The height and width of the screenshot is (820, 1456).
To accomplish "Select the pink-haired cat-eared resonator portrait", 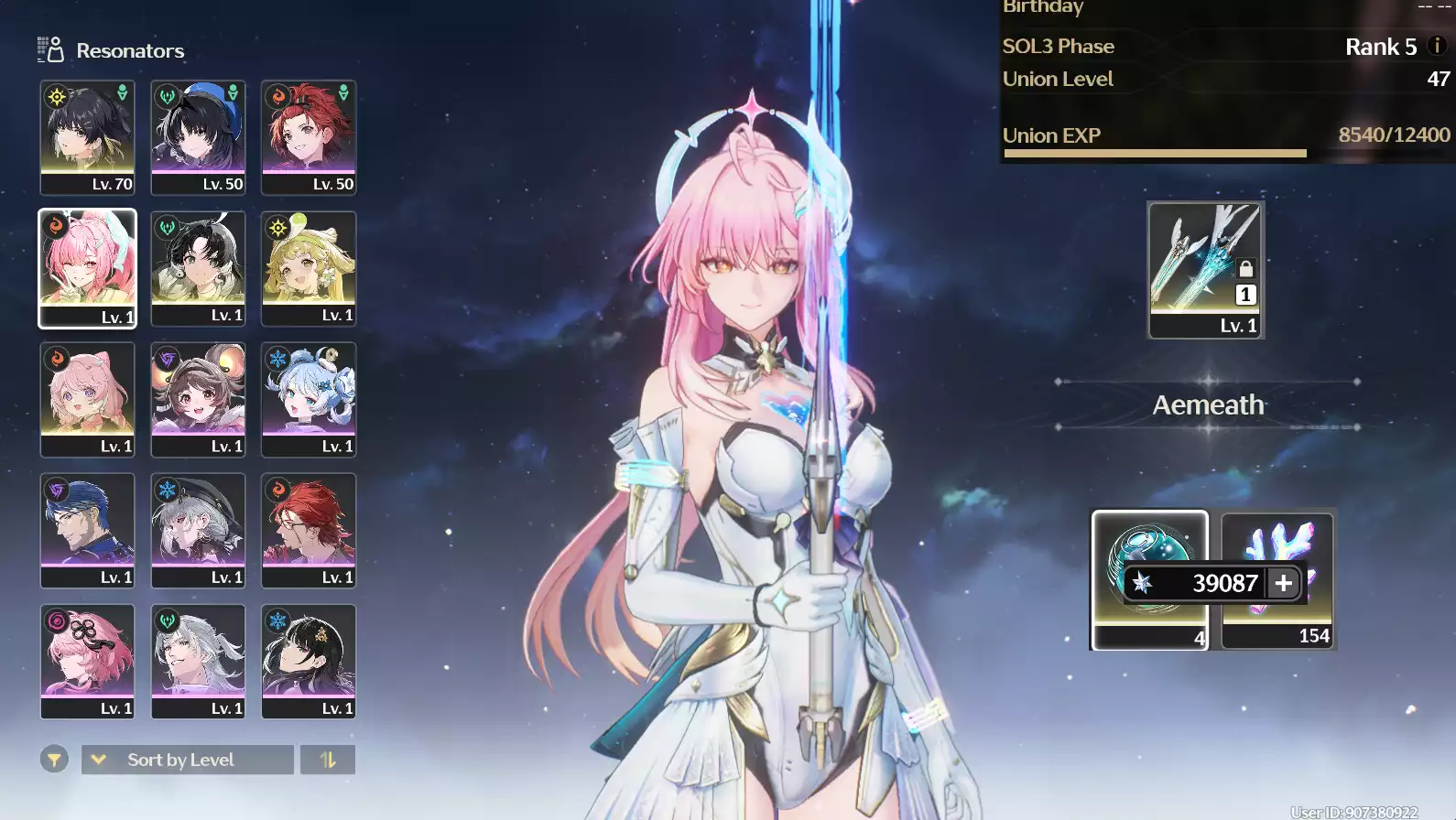I will coord(87,399).
